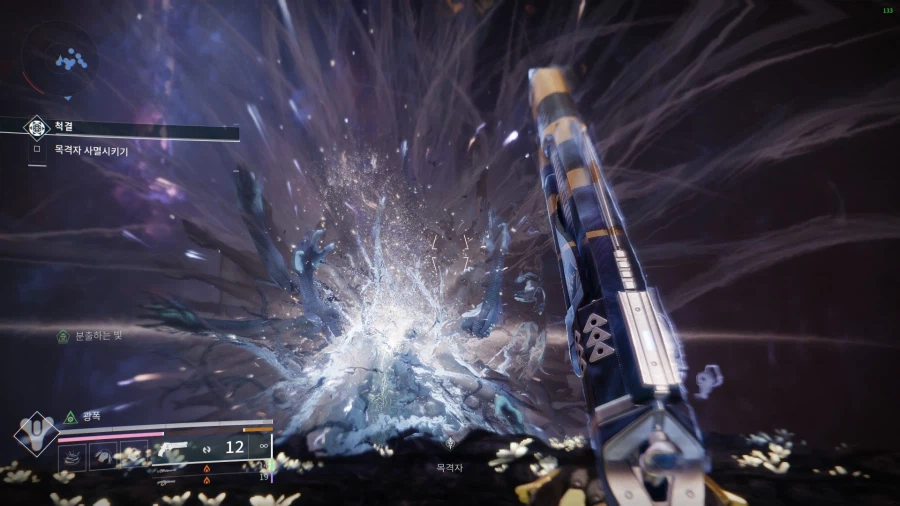
Task: Click the circular radar in the corner
Action: (x=62, y=57)
